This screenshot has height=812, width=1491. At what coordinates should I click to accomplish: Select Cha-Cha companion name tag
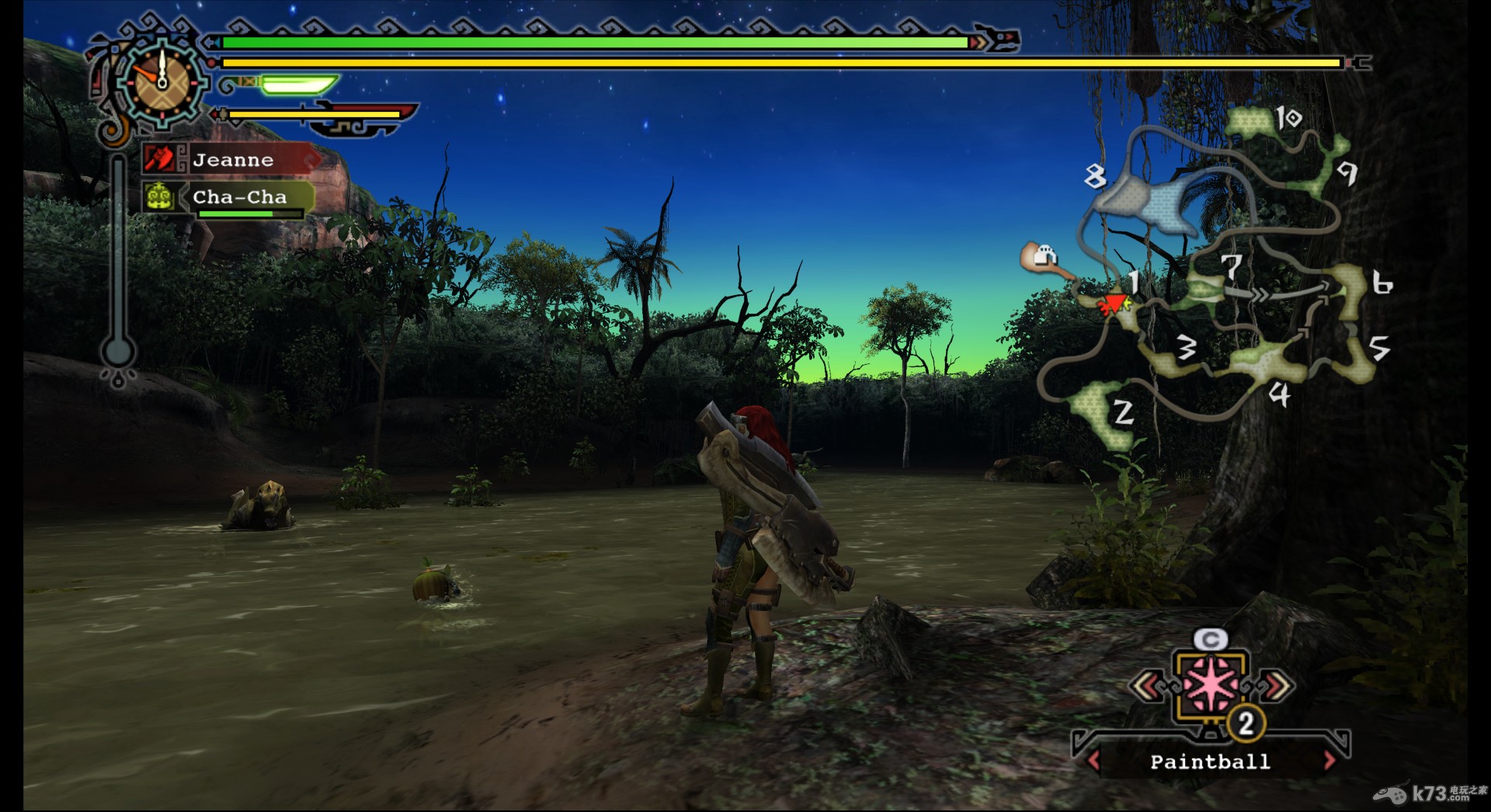click(239, 197)
